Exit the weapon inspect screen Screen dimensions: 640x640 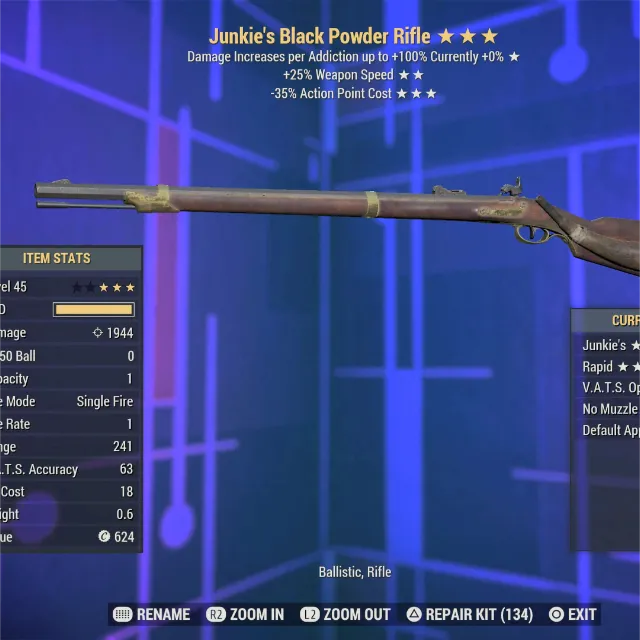tap(573, 615)
